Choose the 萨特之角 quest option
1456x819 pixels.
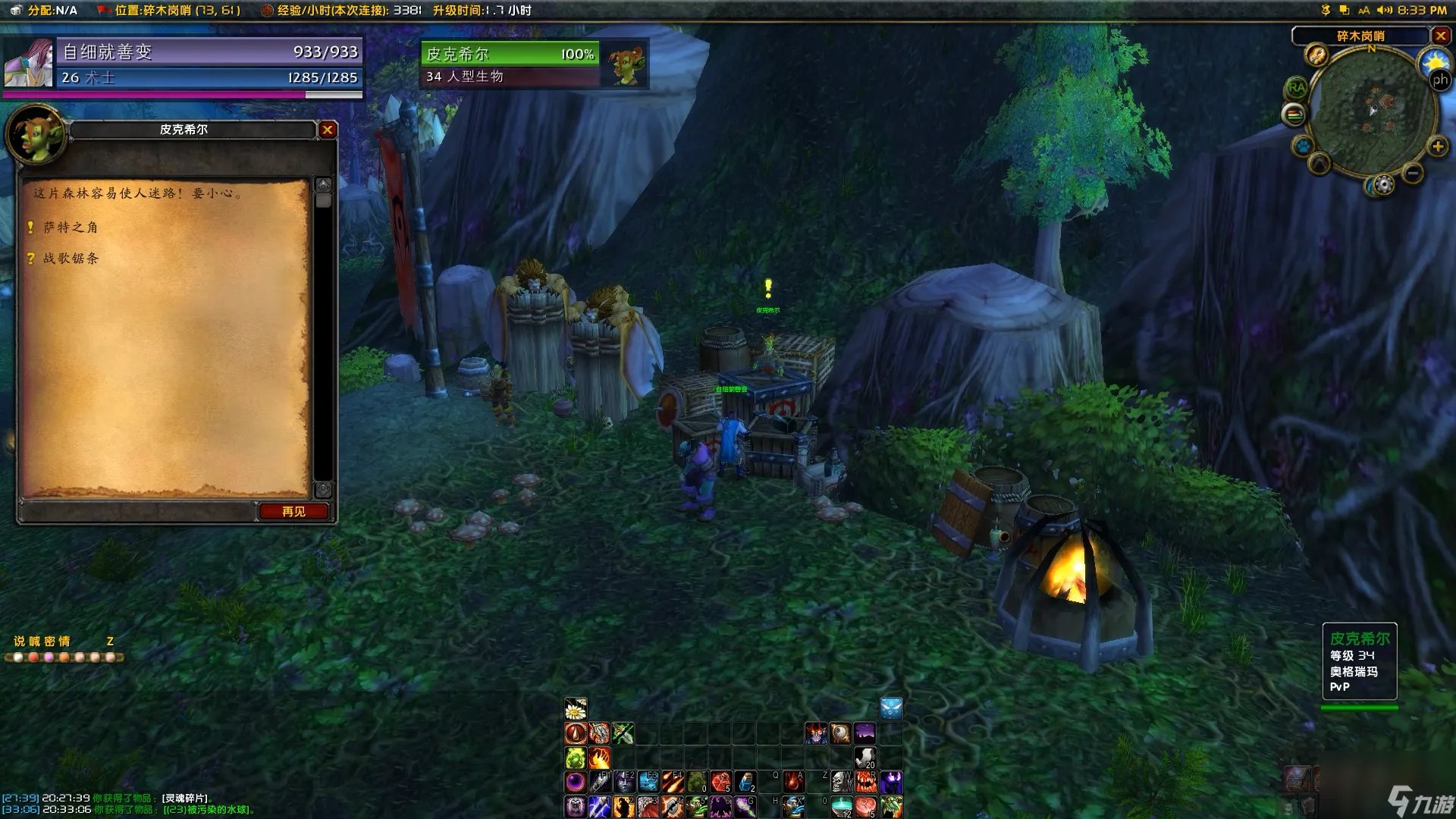(70, 227)
